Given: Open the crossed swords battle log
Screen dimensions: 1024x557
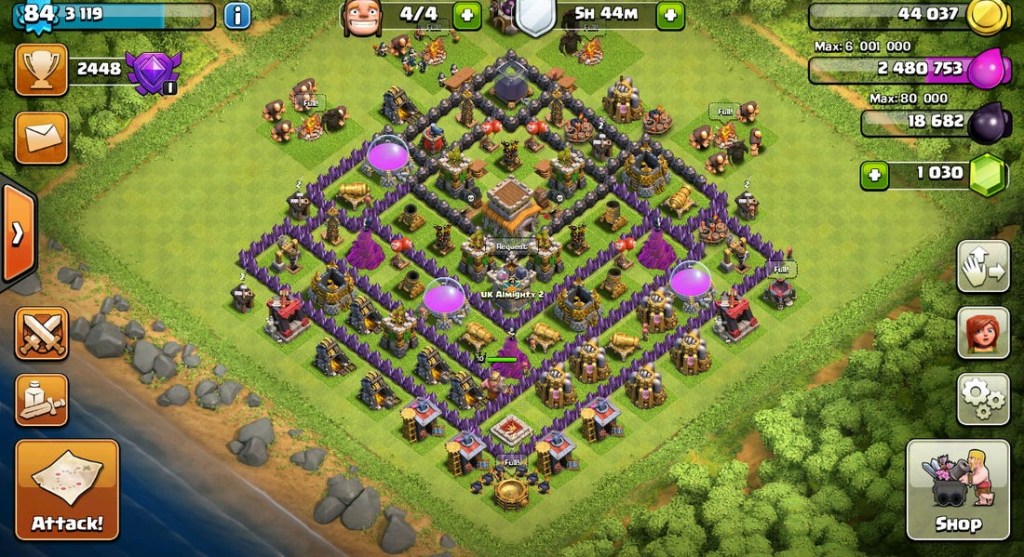Looking at the screenshot, I should click(x=41, y=333).
